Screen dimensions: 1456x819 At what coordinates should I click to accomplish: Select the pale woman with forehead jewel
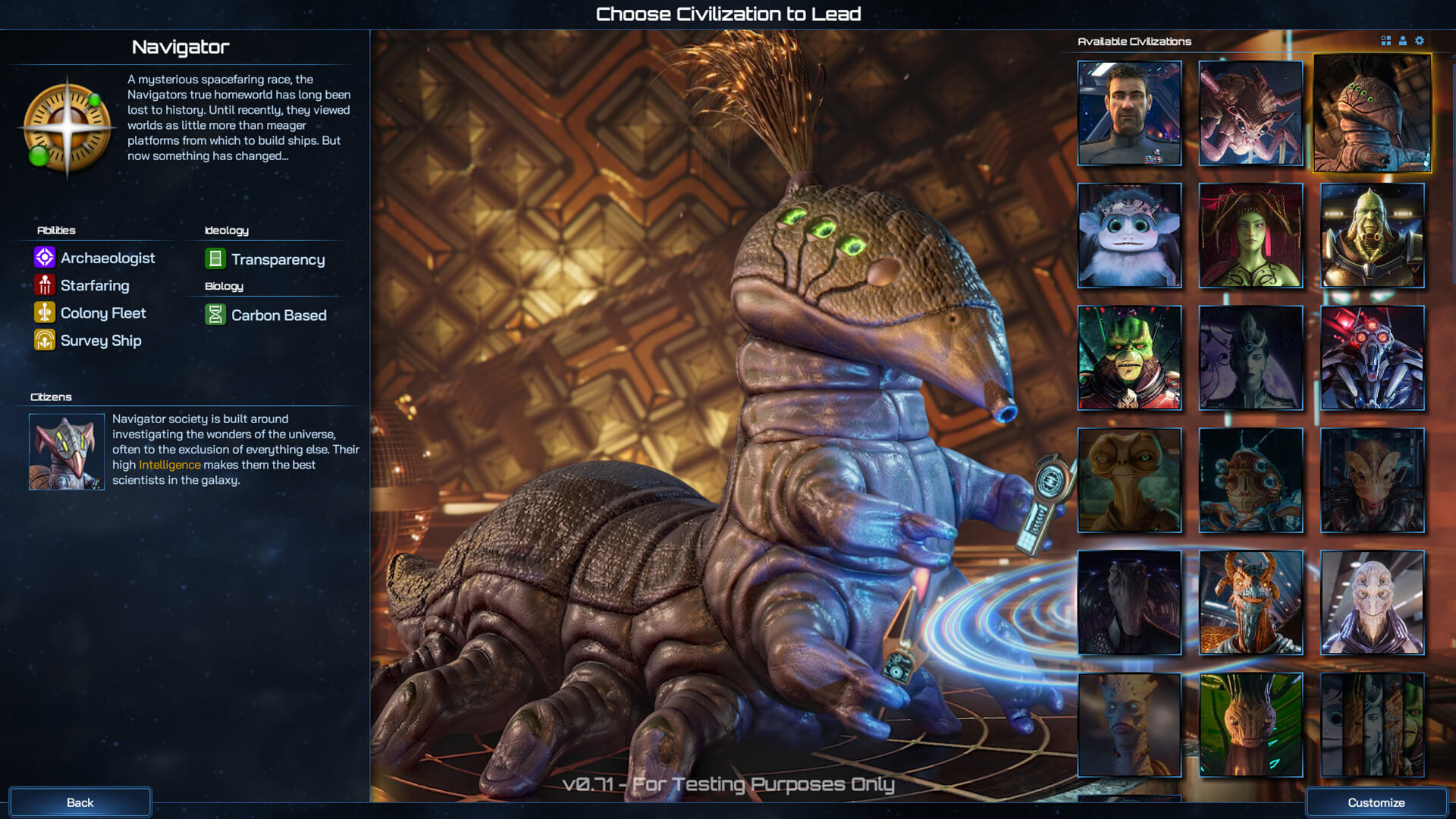tap(1250, 358)
